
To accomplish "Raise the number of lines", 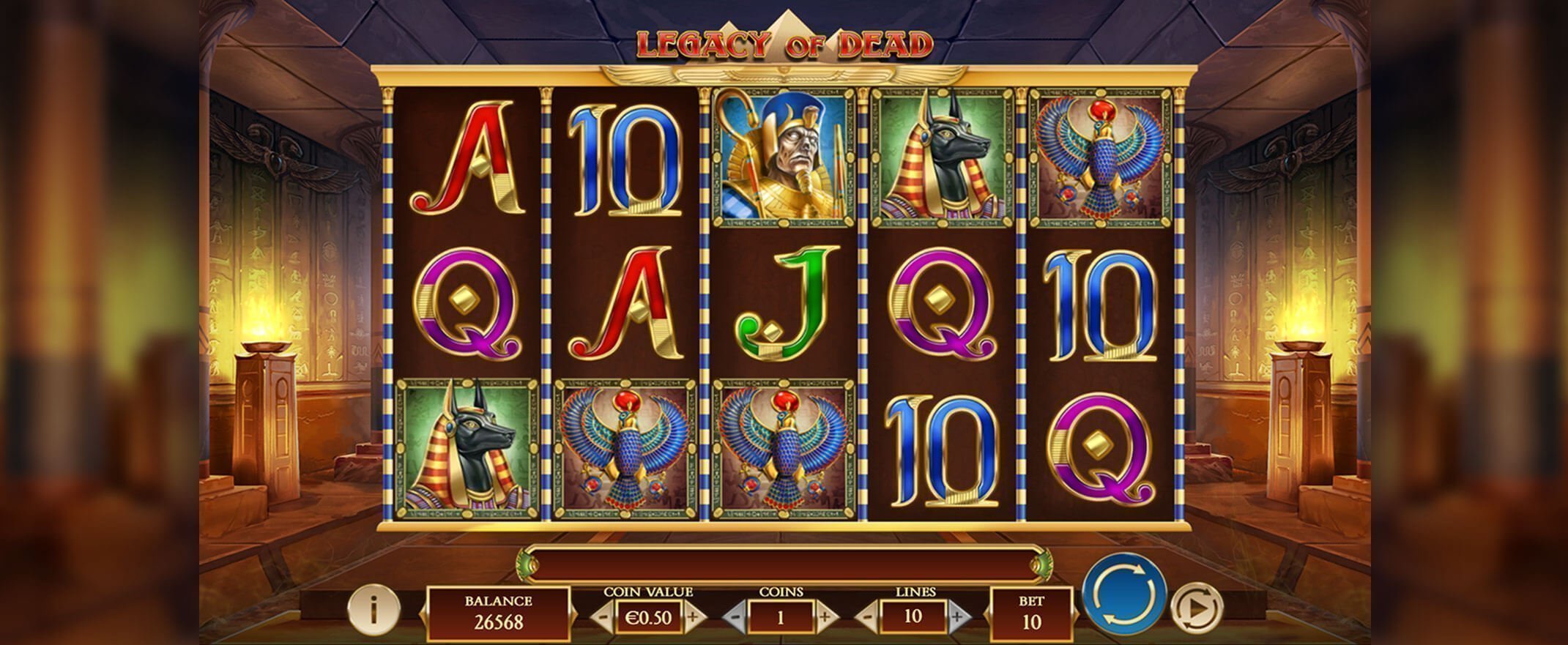I will point(956,617).
